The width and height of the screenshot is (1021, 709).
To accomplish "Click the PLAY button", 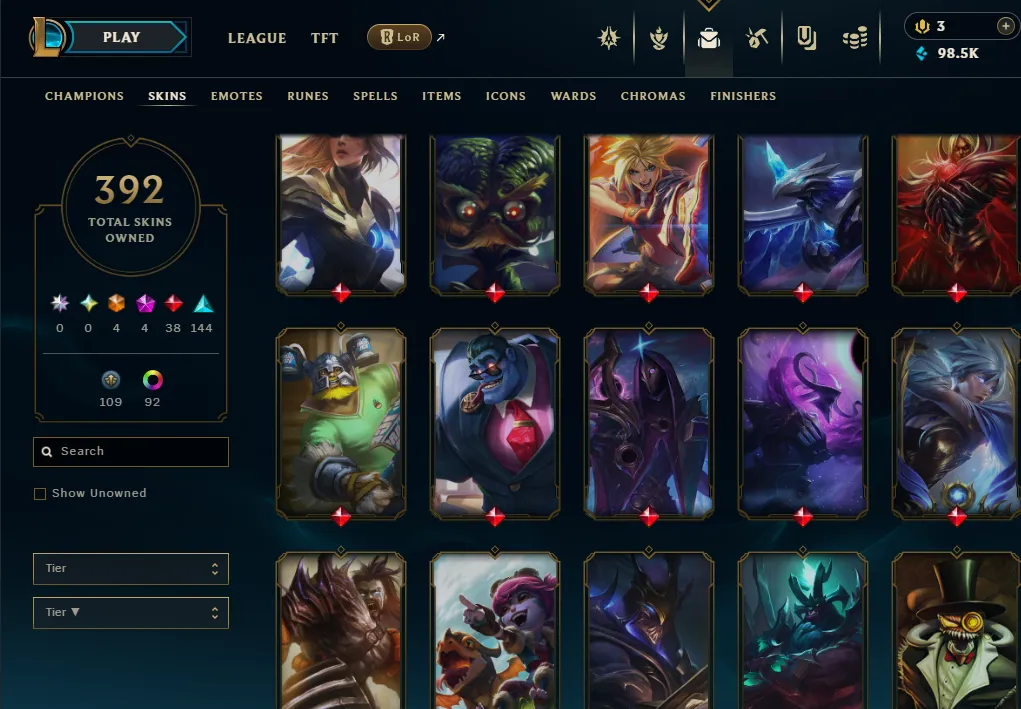I will [x=123, y=38].
